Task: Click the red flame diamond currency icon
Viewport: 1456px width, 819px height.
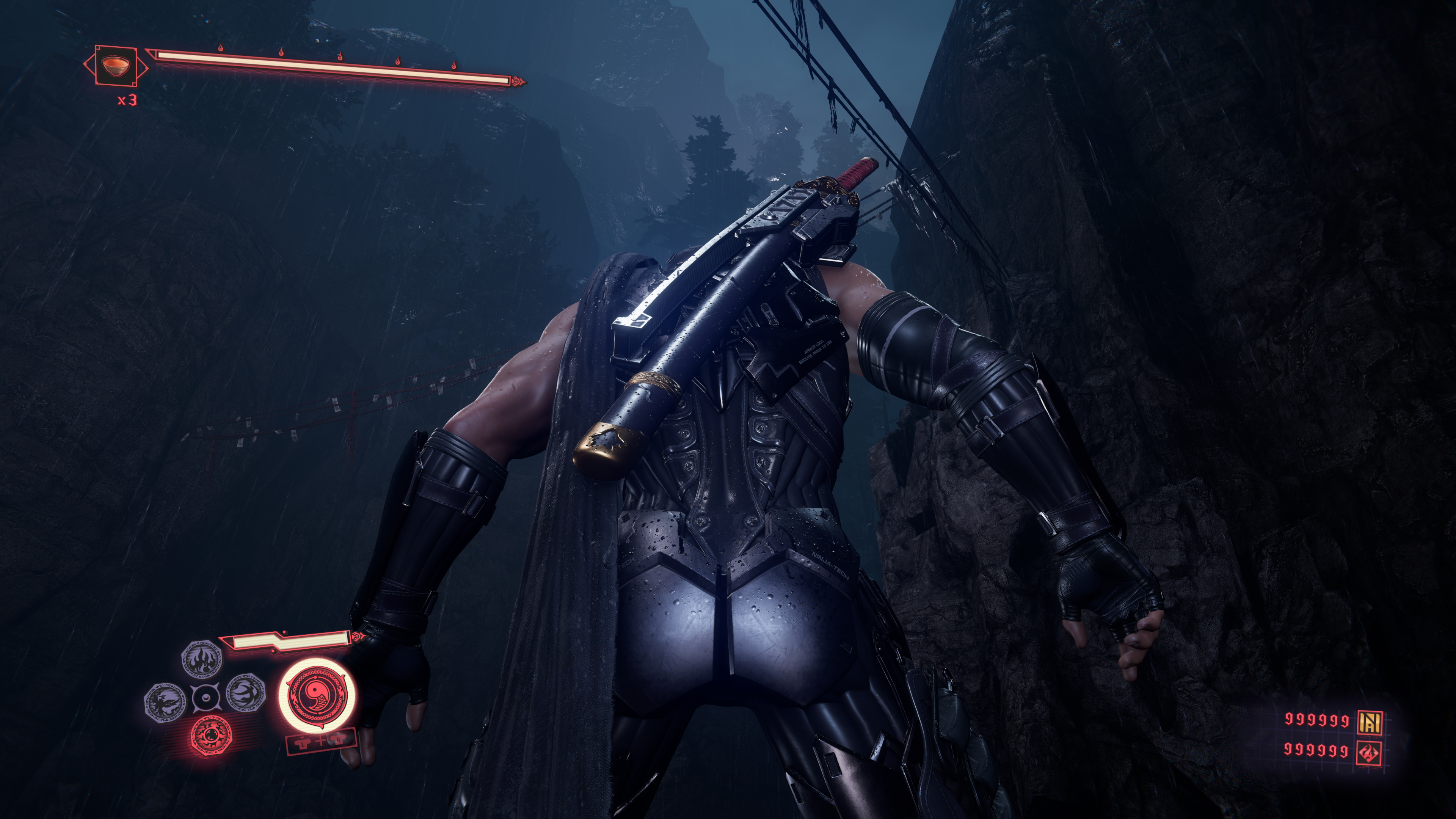Action: coord(1370,752)
